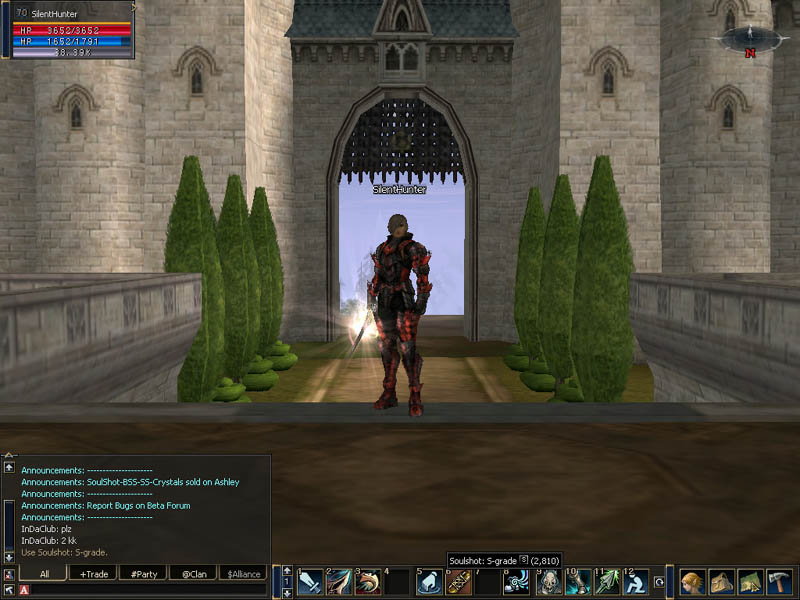Activate the skull face skill in slot 9
Image resolution: width=800 pixels, height=600 pixels.
[x=548, y=582]
